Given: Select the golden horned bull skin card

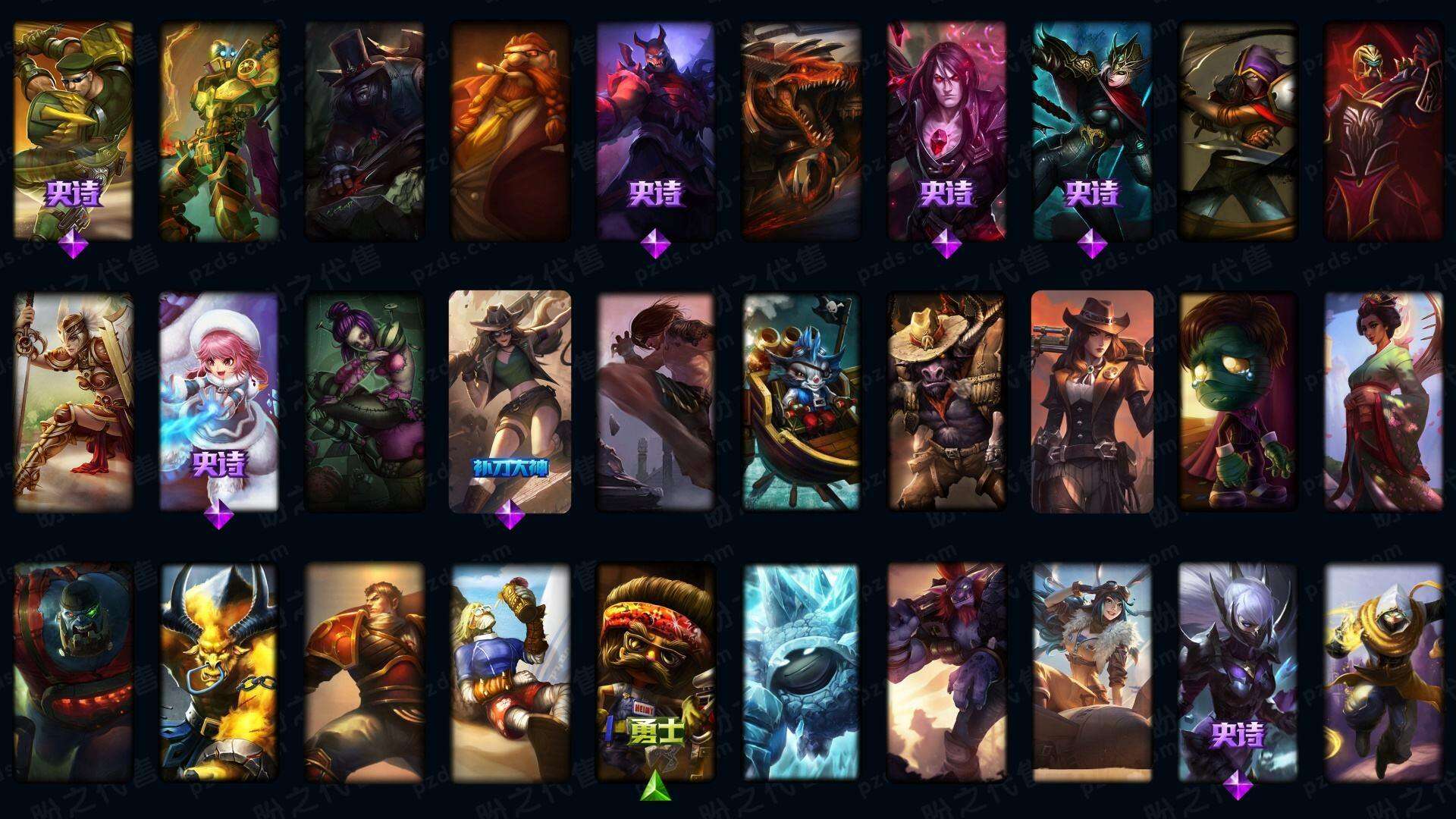Looking at the screenshot, I should click(x=218, y=672).
